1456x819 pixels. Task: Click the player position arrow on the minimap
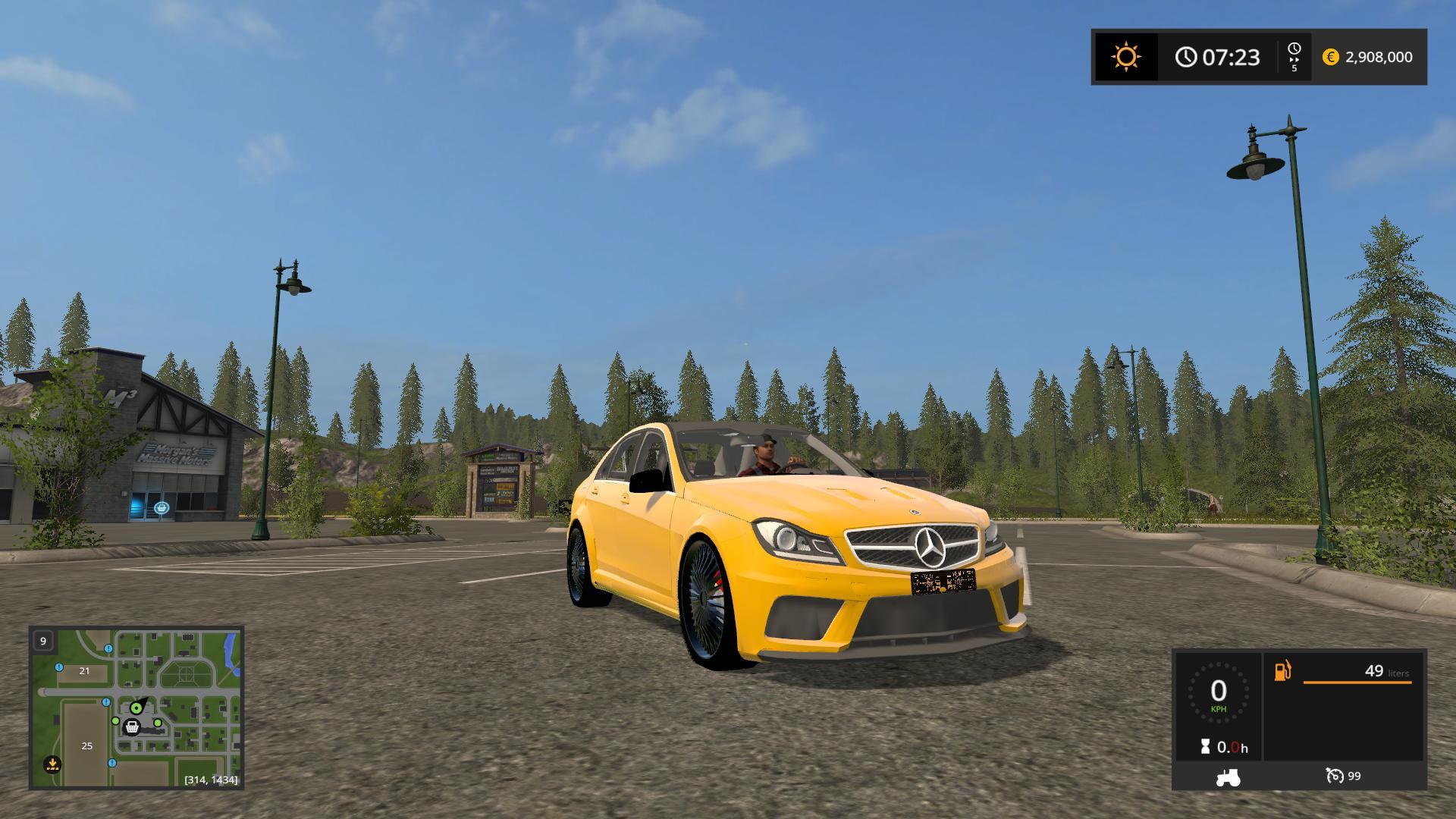(x=136, y=707)
